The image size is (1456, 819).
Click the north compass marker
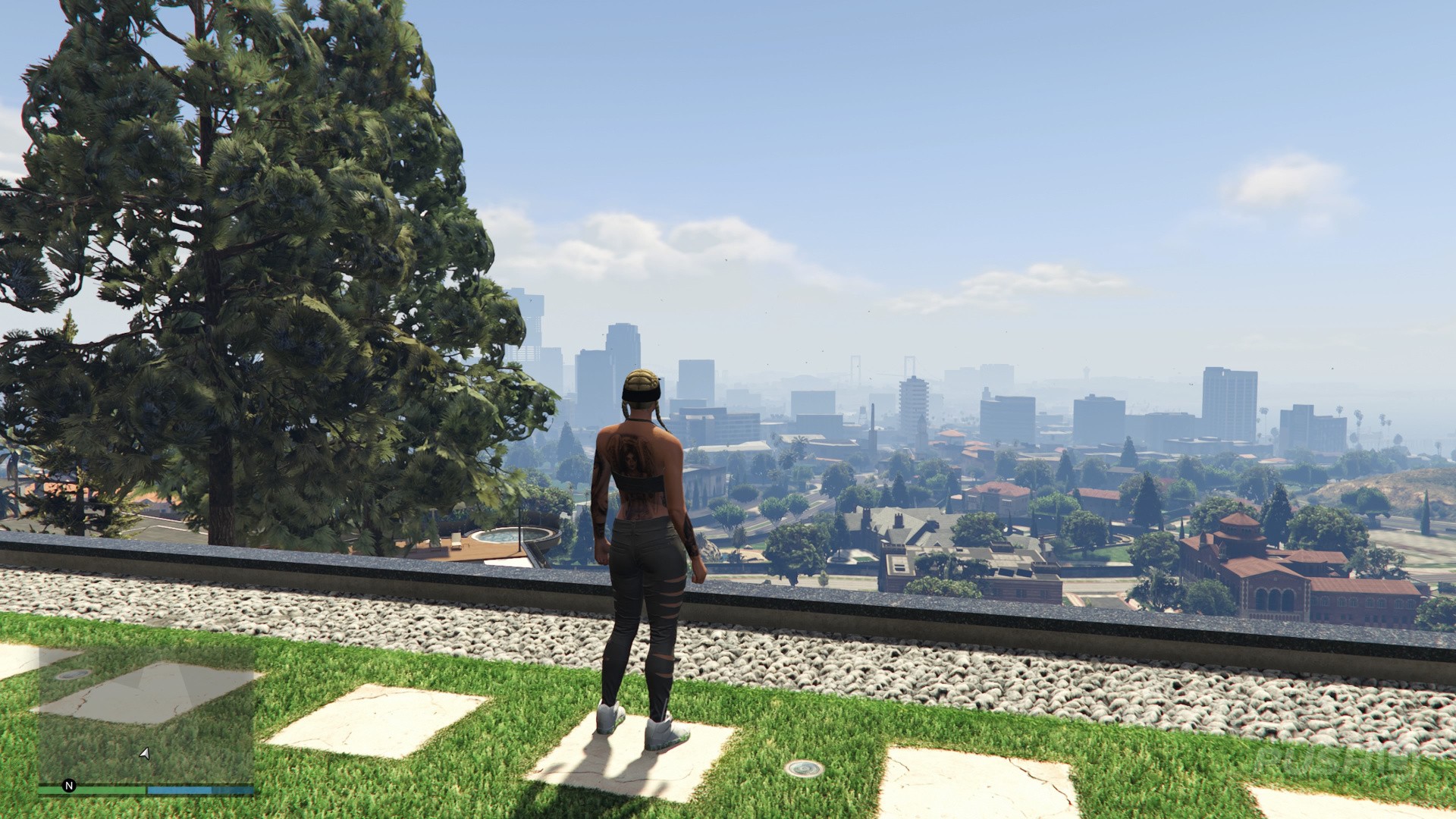click(69, 786)
